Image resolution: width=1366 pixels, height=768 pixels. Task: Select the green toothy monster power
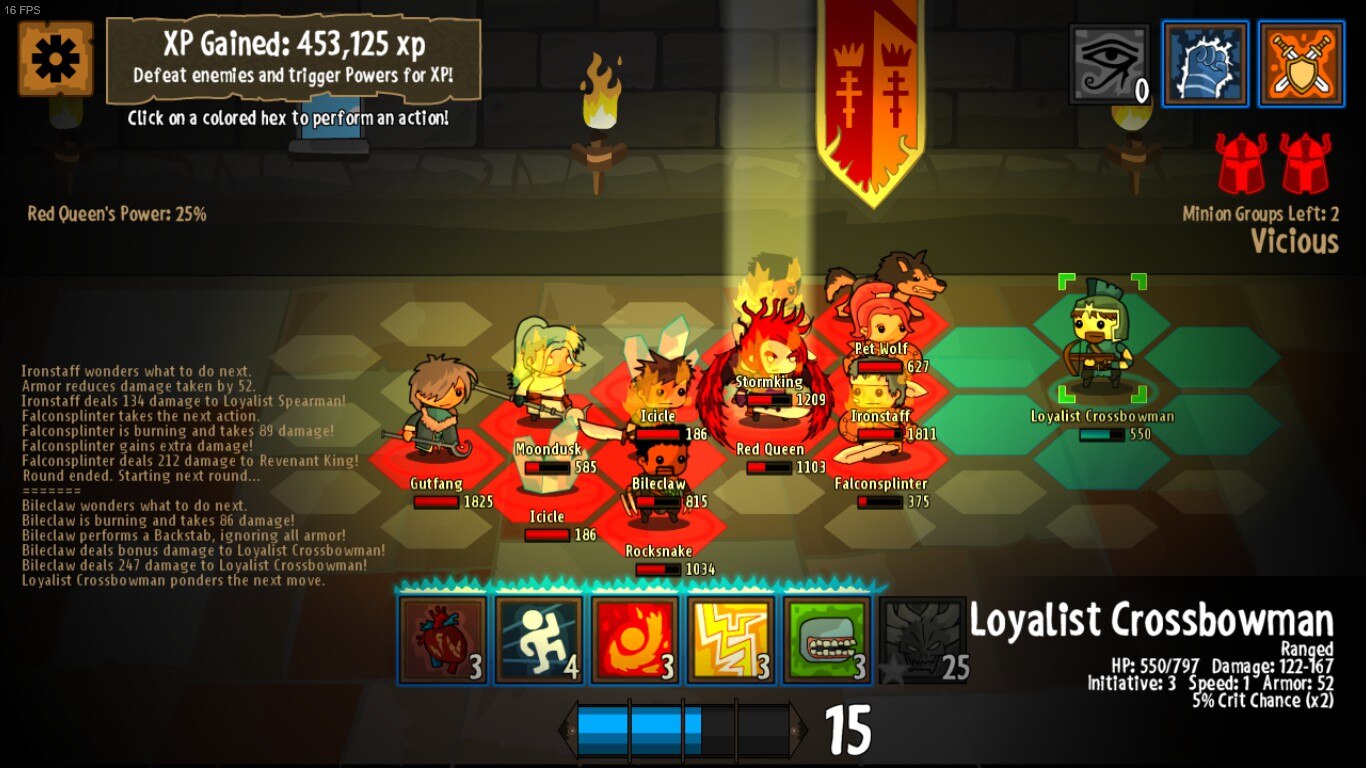pos(827,640)
